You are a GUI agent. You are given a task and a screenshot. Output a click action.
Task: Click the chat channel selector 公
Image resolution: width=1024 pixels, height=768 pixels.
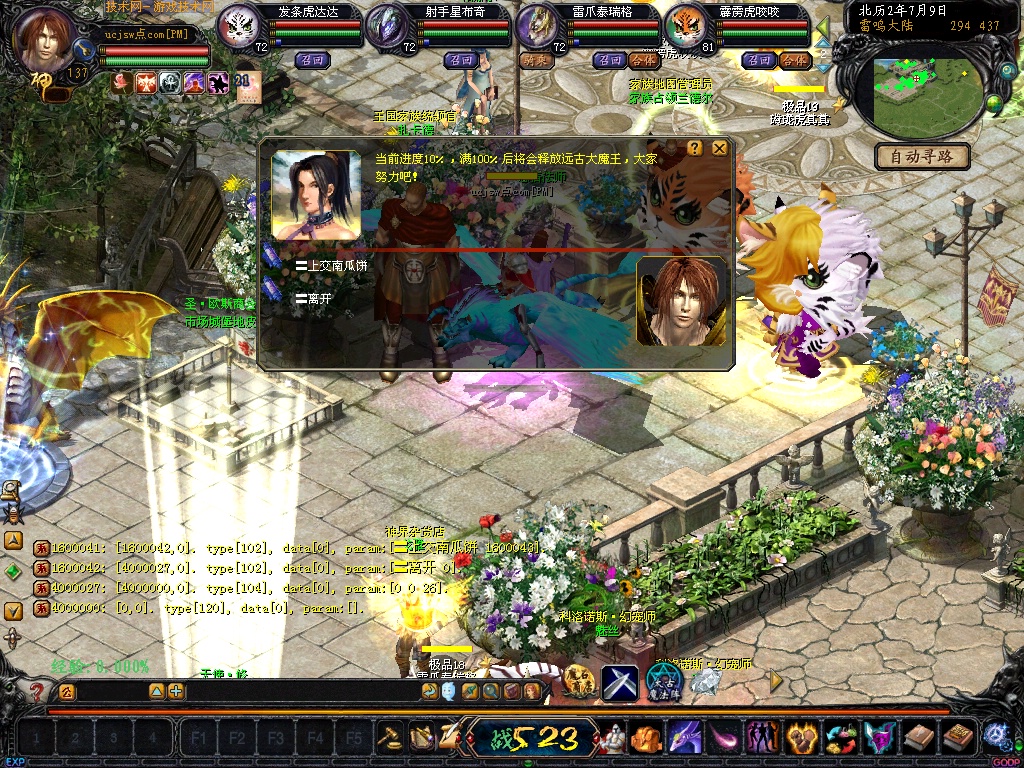[66, 691]
